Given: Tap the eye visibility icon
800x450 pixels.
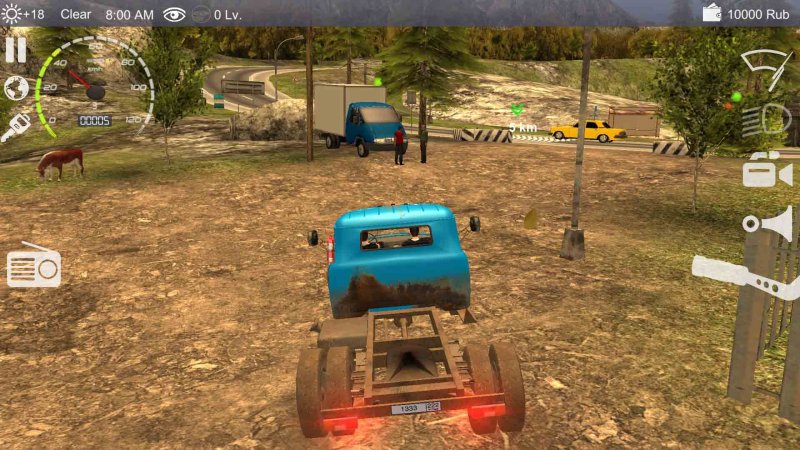Looking at the screenshot, I should (x=175, y=14).
